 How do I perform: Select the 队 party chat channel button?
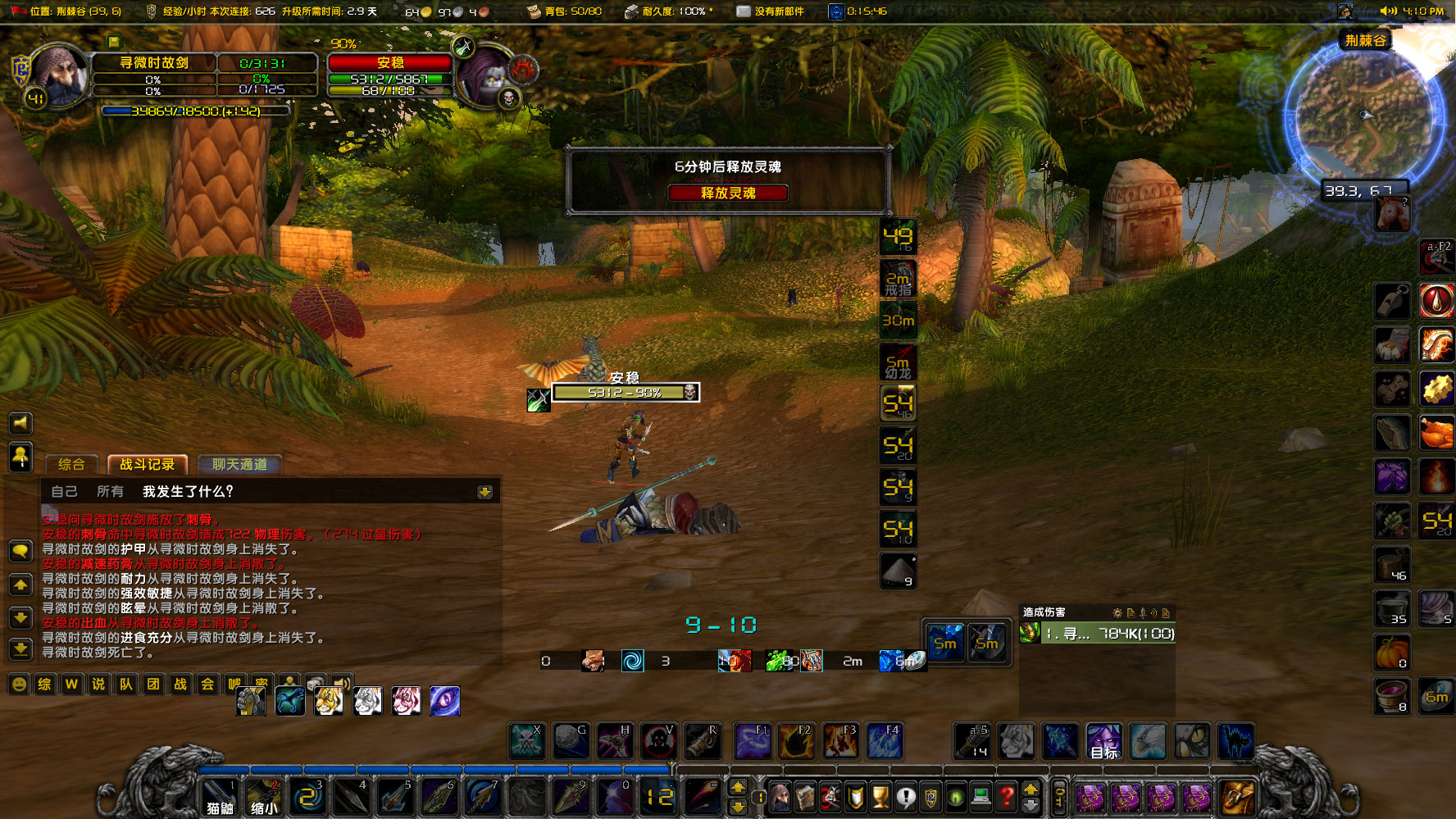126,684
